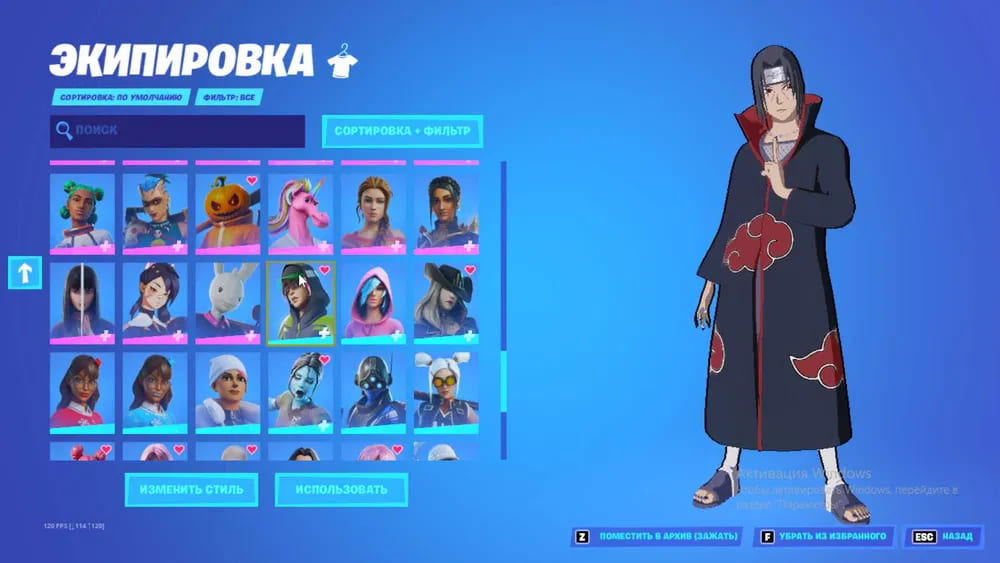The width and height of the screenshot is (1000, 563).
Task: Select the green-haired buns skin tile
Action: [x=83, y=212]
